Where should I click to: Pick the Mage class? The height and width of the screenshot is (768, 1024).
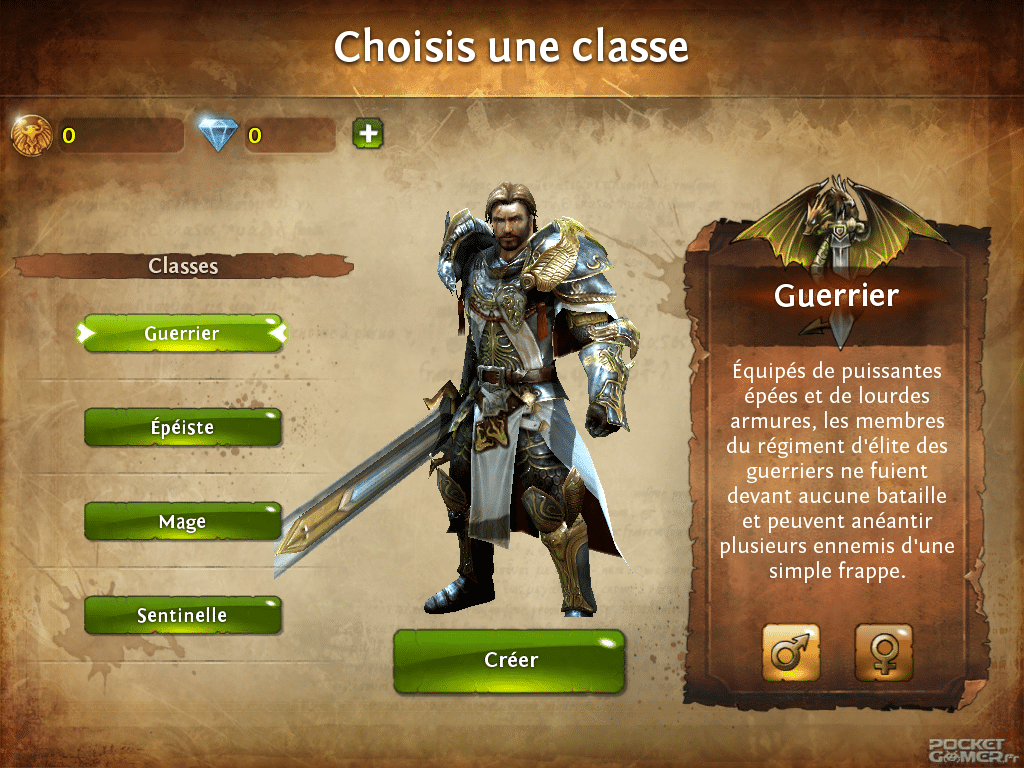pyautogui.click(x=182, y=521)
